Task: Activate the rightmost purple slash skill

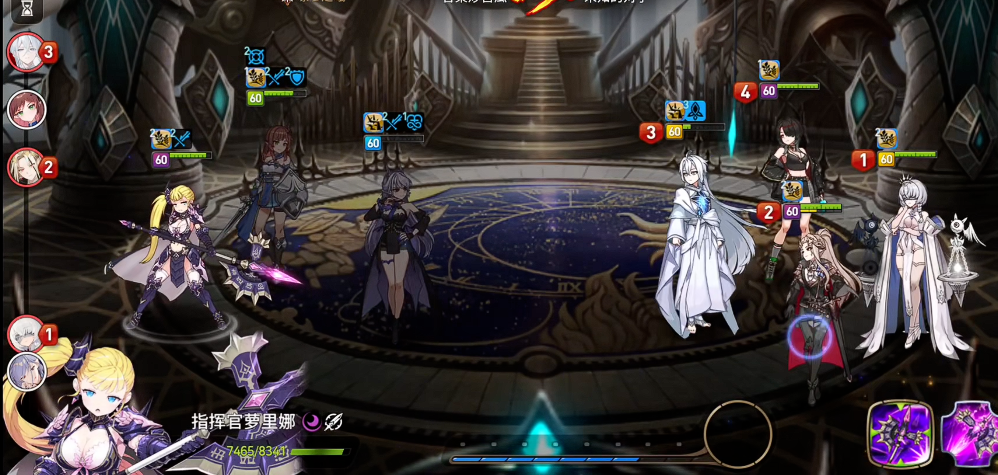Action: point(970,434)
